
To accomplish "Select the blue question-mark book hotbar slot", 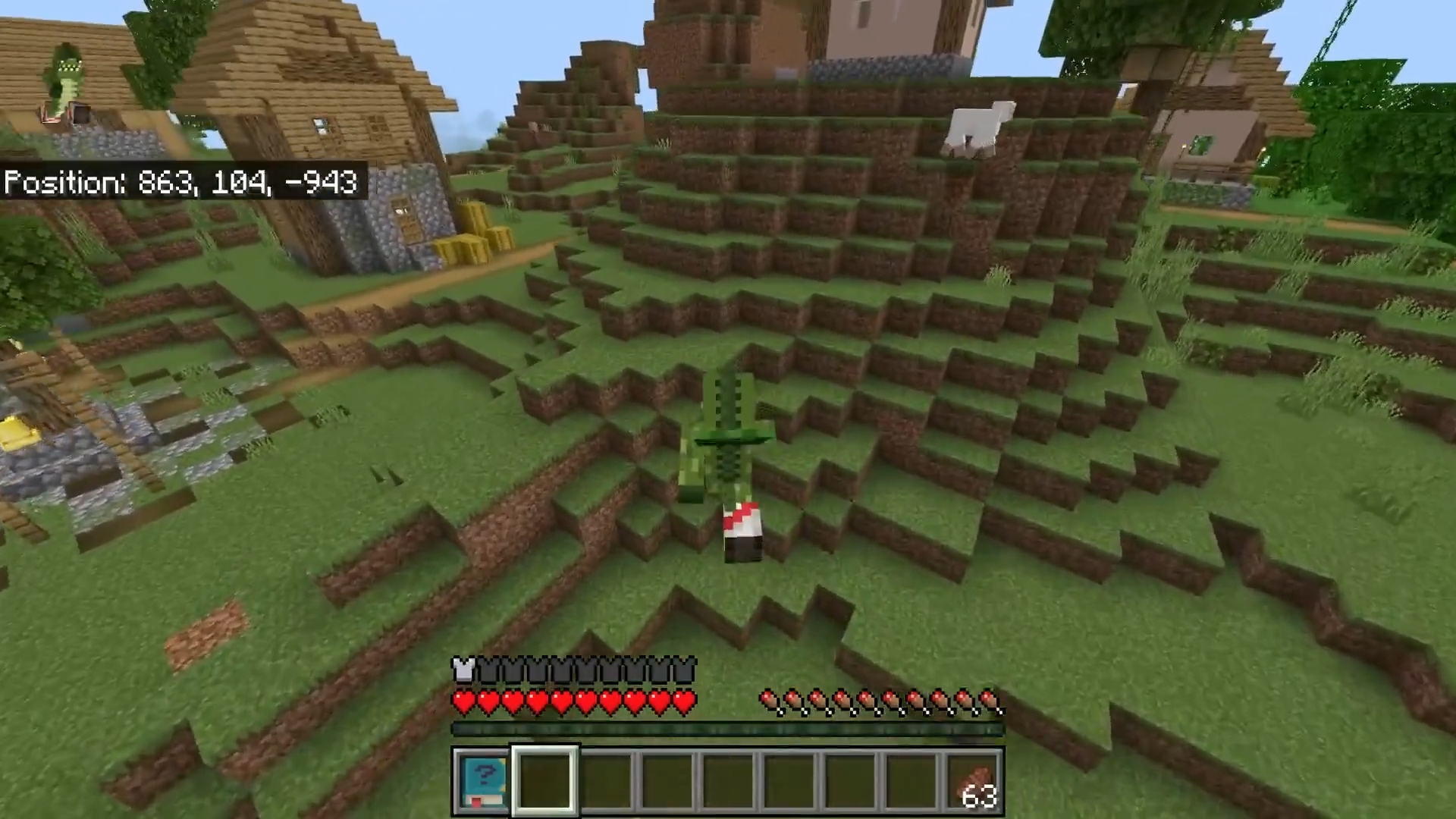I will coord(483,782).
